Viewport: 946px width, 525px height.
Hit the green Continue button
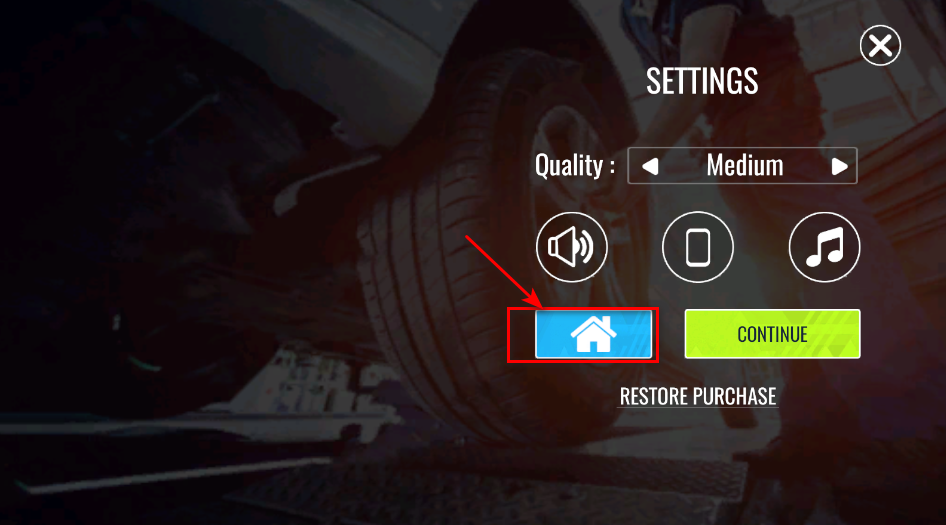pyautogui.click(x=772, y=334)
